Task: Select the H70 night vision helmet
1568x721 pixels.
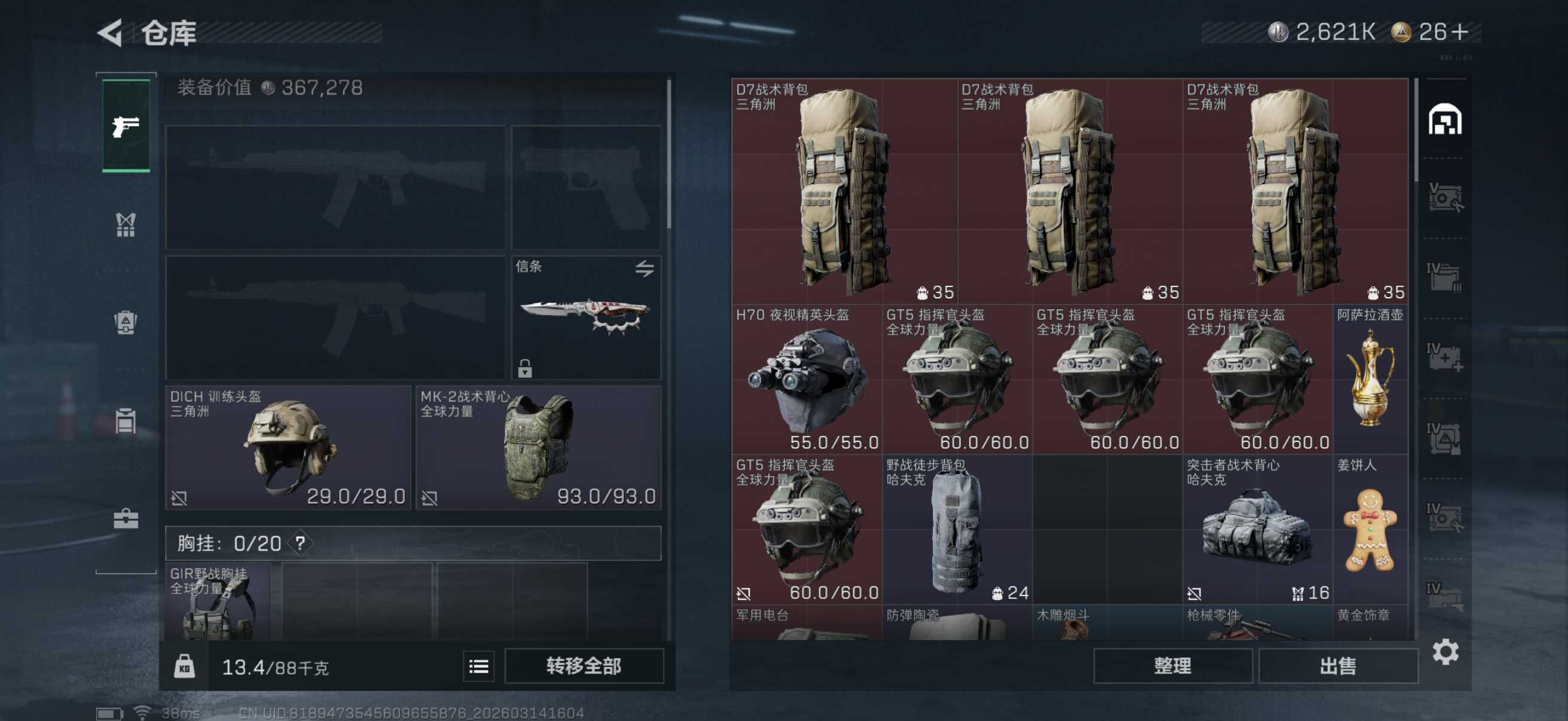Action: point(806,379)
